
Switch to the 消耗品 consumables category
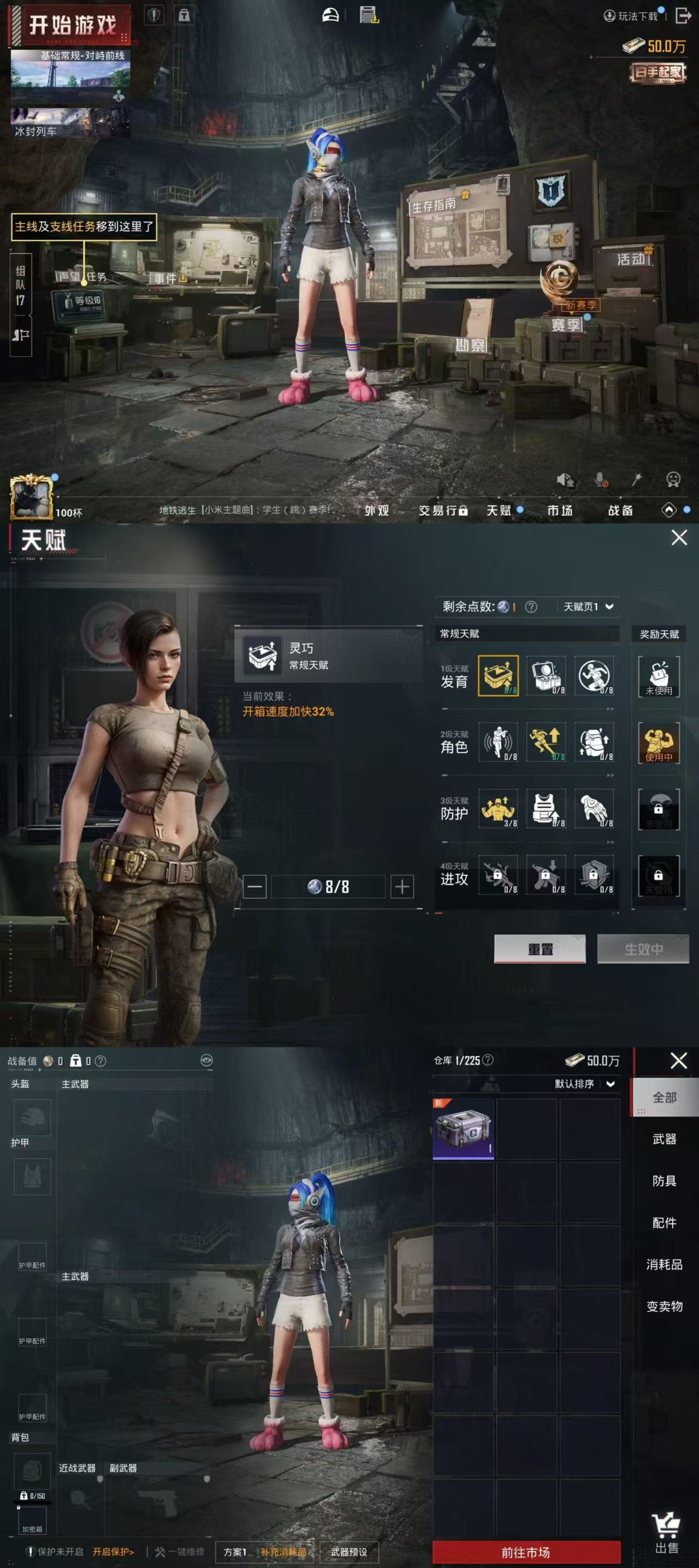[x=664, y=1264]
